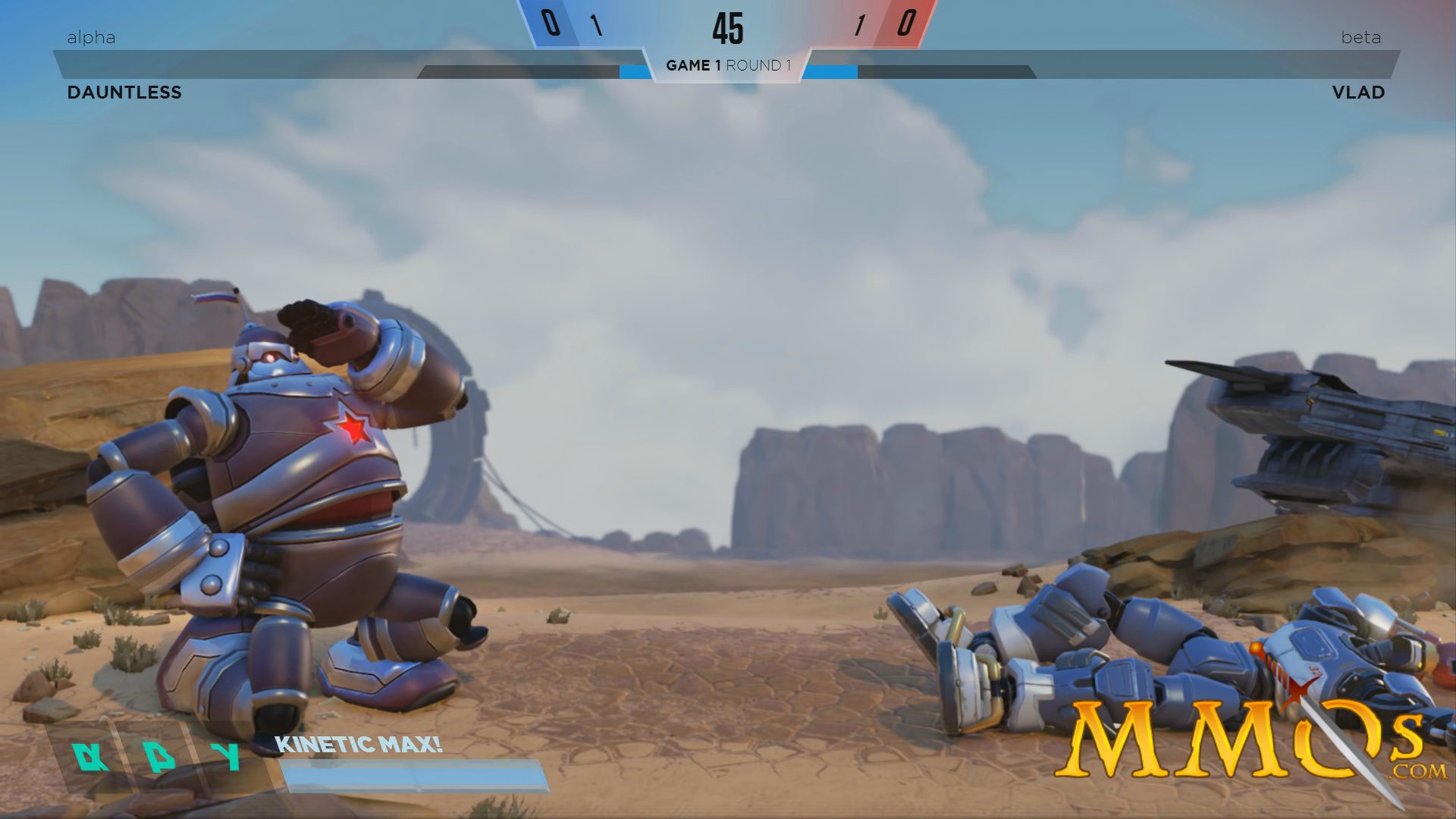Click the round counter numeral beside alpha score
This screenshot has width=1456, height=819.
[597, 25]
